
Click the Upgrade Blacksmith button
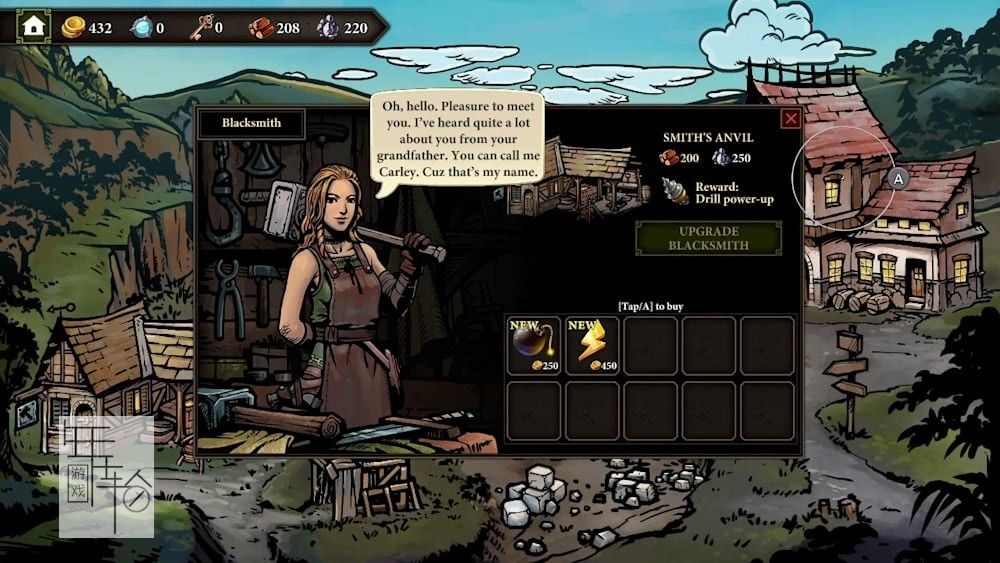pos(708,238)
